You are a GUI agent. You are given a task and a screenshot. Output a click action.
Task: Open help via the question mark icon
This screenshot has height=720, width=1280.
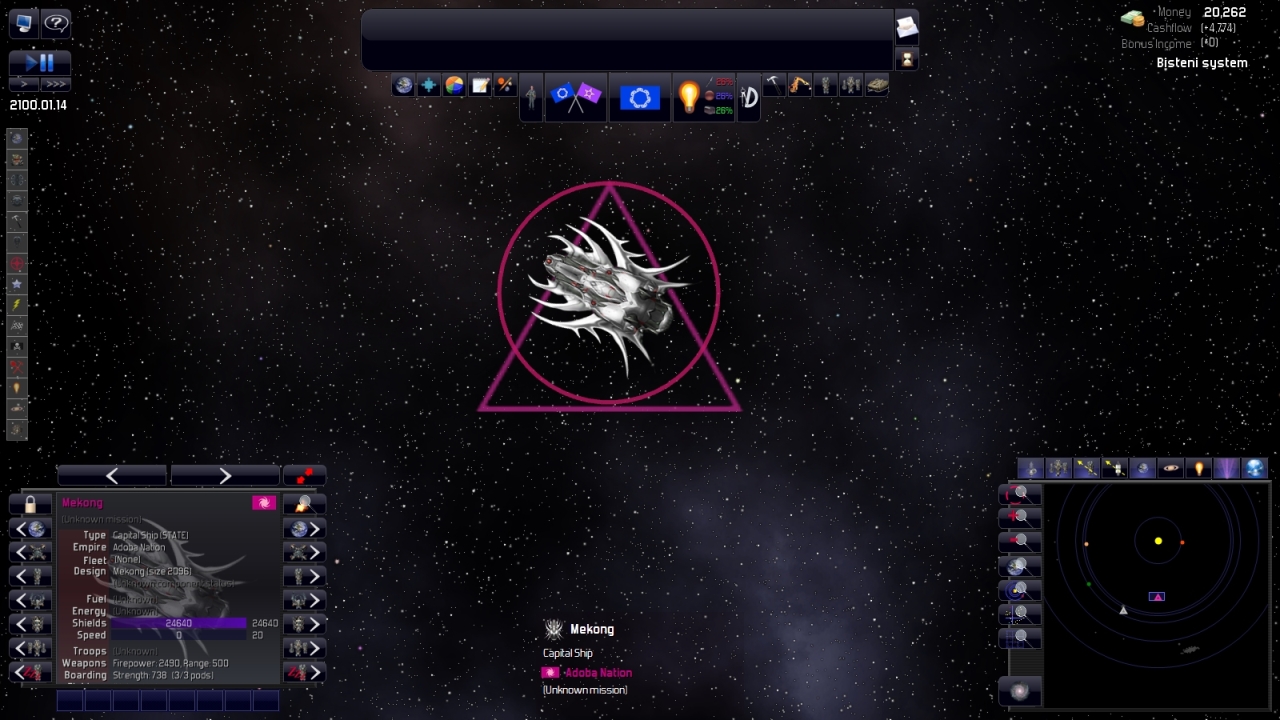coord(57,24)
